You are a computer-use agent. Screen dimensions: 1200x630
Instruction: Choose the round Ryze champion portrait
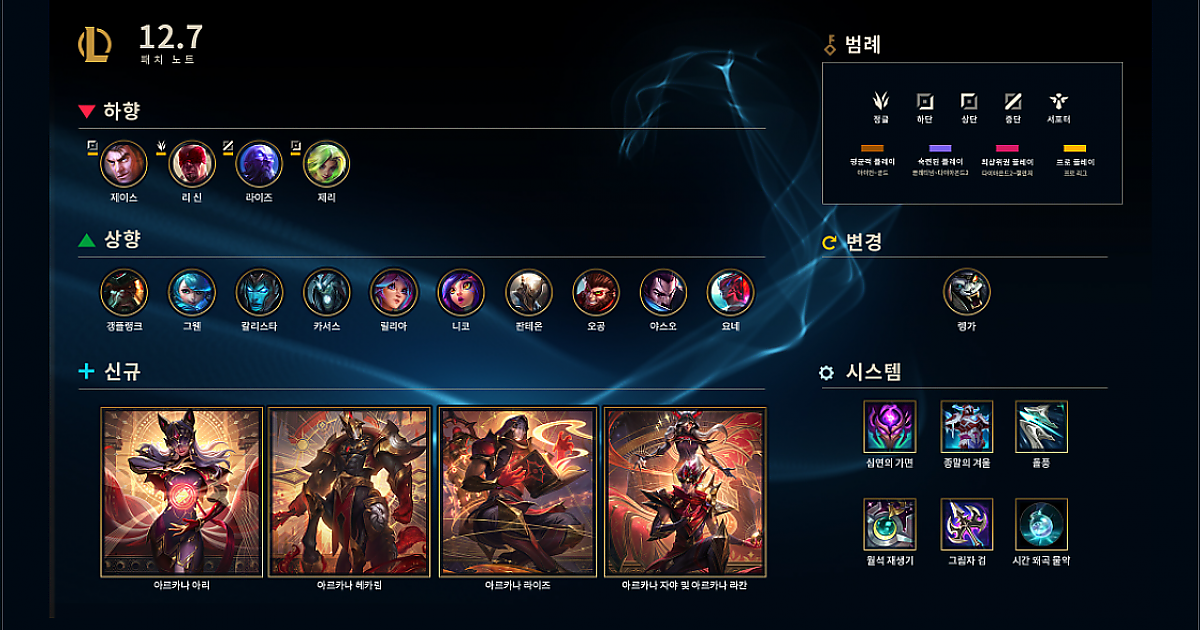point(259,164)
